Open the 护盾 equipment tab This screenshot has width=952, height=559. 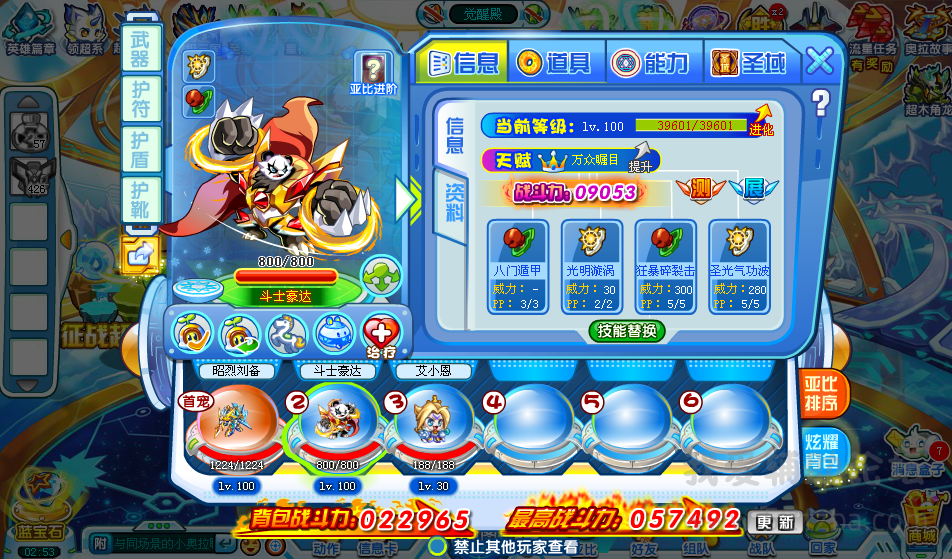(x=140, y=147)
